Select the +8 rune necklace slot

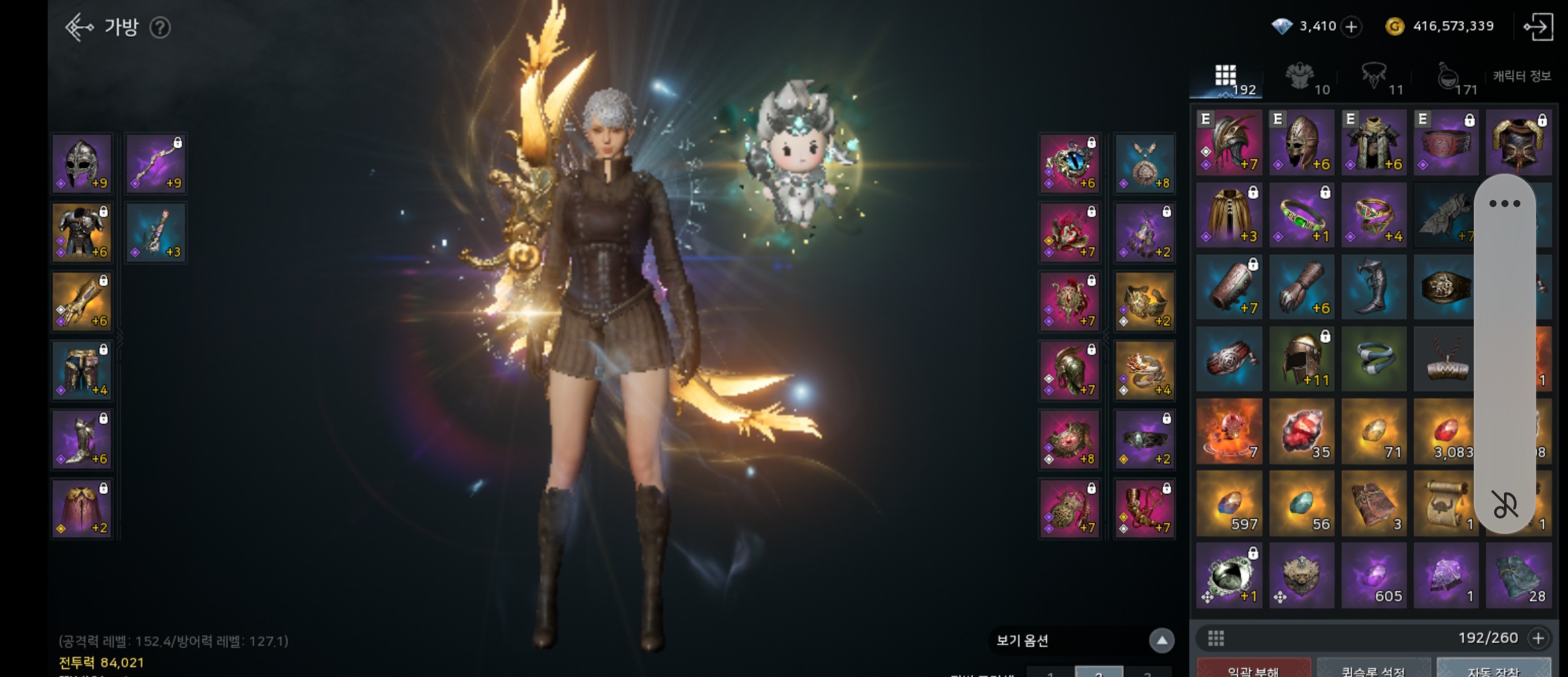pos(1145,163)
